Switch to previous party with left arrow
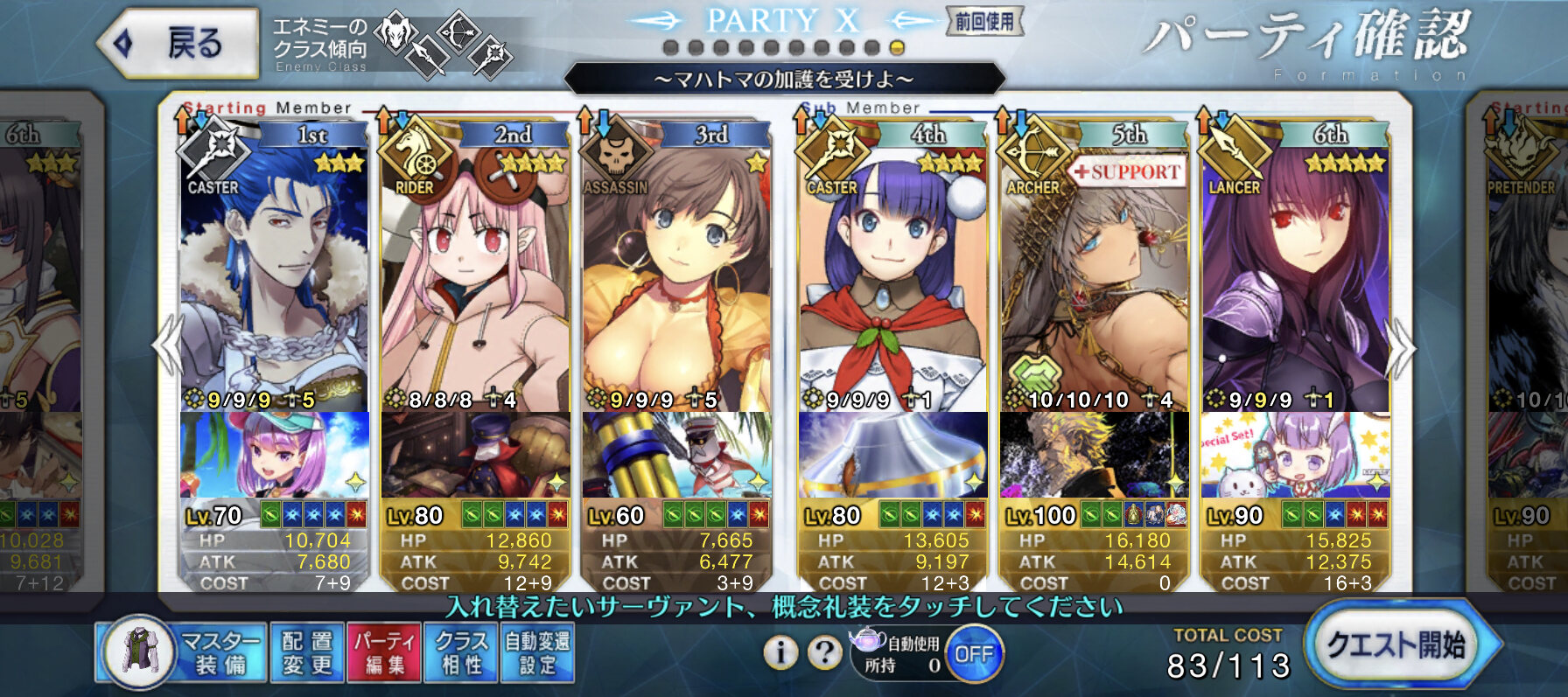Image resolution: width=1568 pixels, height=697 pixels. click(x=166, y=348)
